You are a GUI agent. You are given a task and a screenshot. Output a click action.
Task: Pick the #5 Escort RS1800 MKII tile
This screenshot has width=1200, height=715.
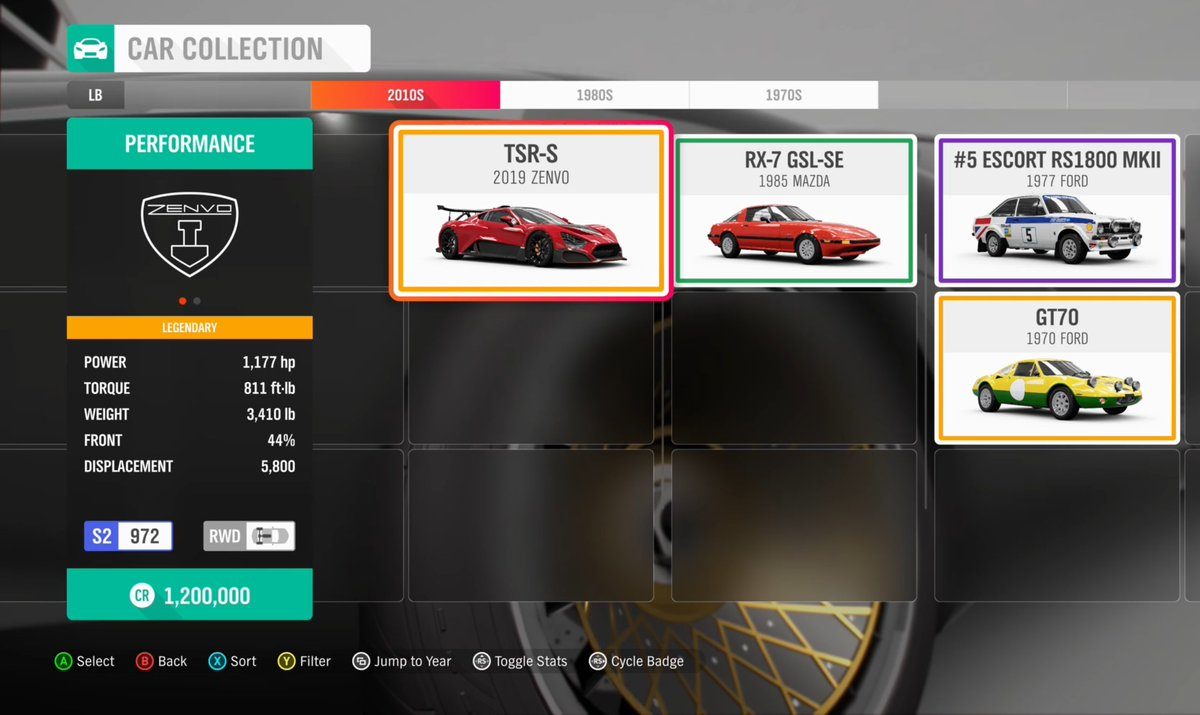coord(1058,211)
